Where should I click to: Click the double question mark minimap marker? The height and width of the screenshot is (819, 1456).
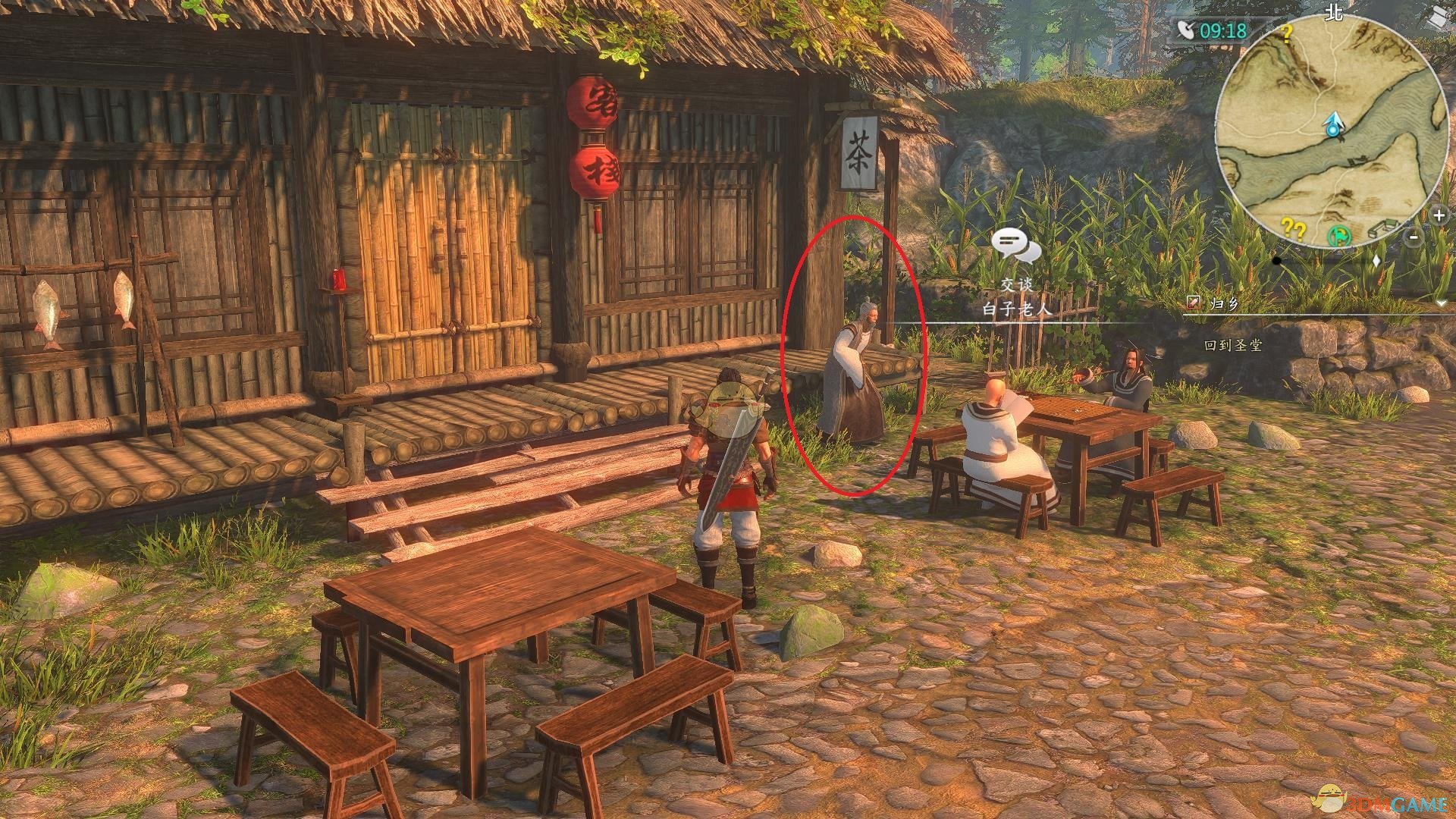(1293, 228)
